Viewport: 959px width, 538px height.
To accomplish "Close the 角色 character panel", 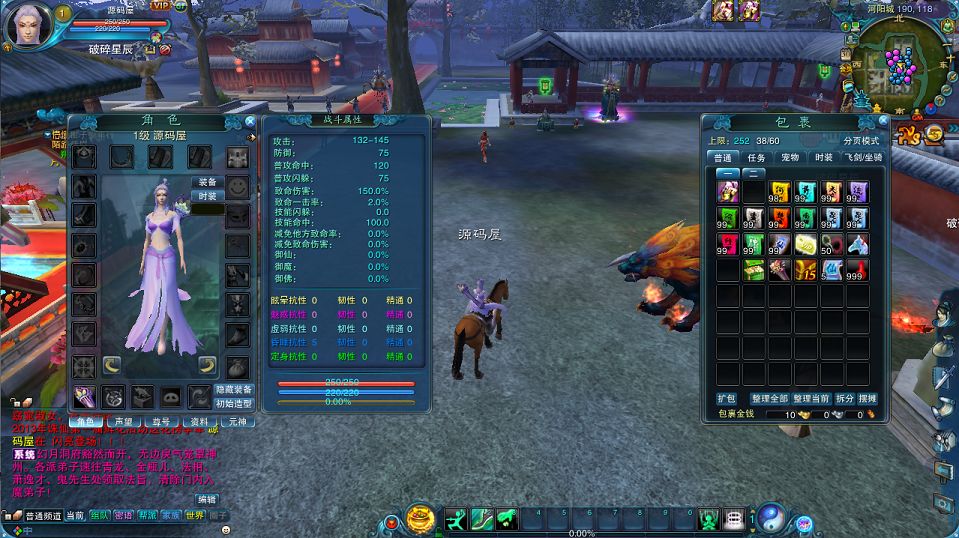I will [250, 122].
